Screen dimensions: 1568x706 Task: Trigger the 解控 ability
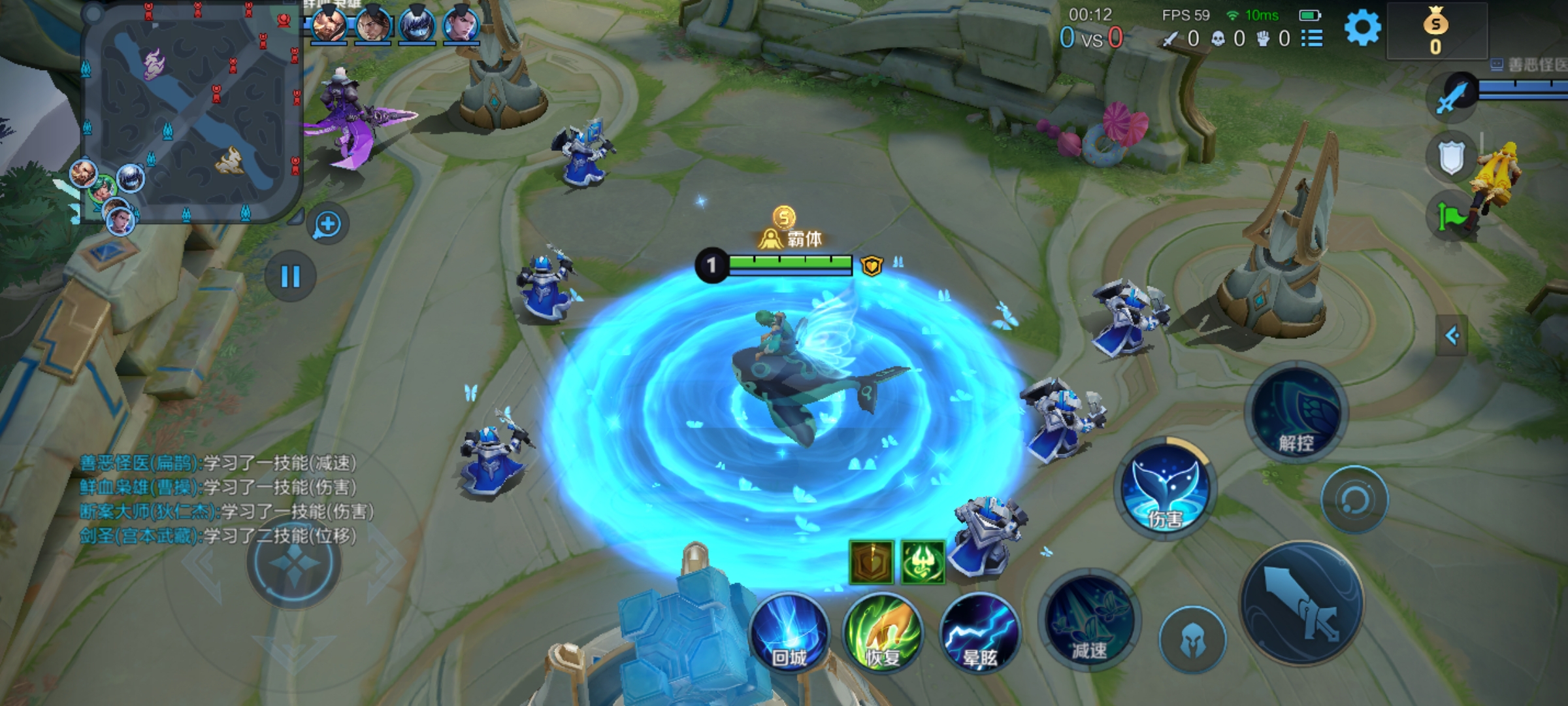1296,413
